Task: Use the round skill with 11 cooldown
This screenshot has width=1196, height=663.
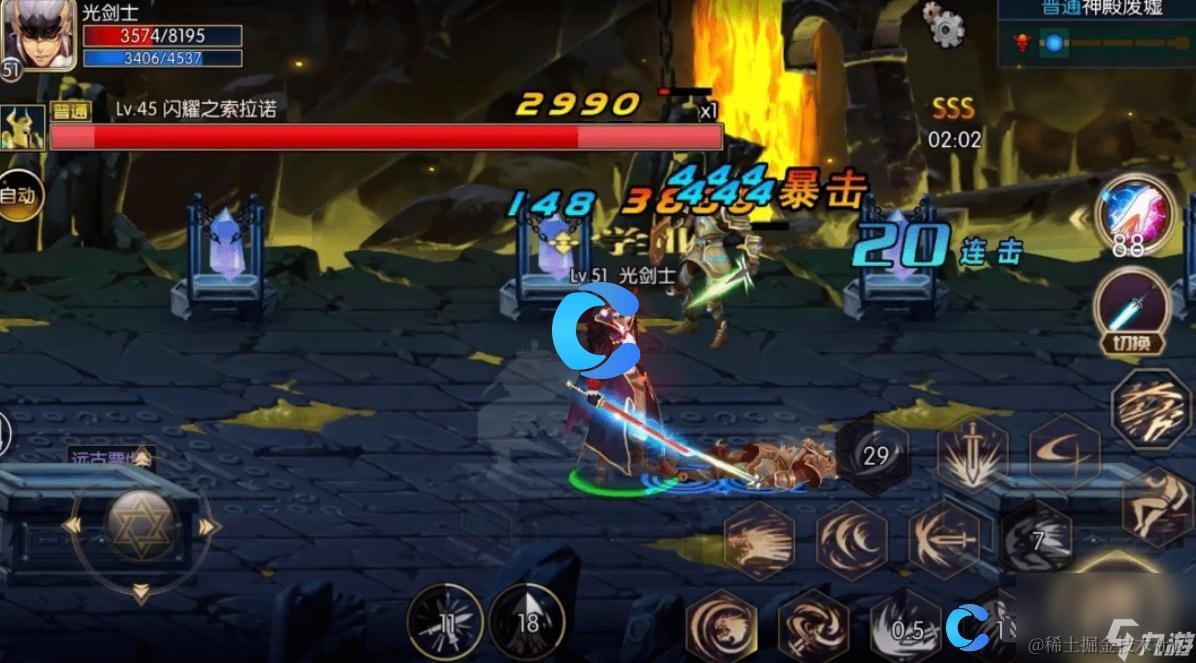Action: pyautogui.click(x=446, y=622)
